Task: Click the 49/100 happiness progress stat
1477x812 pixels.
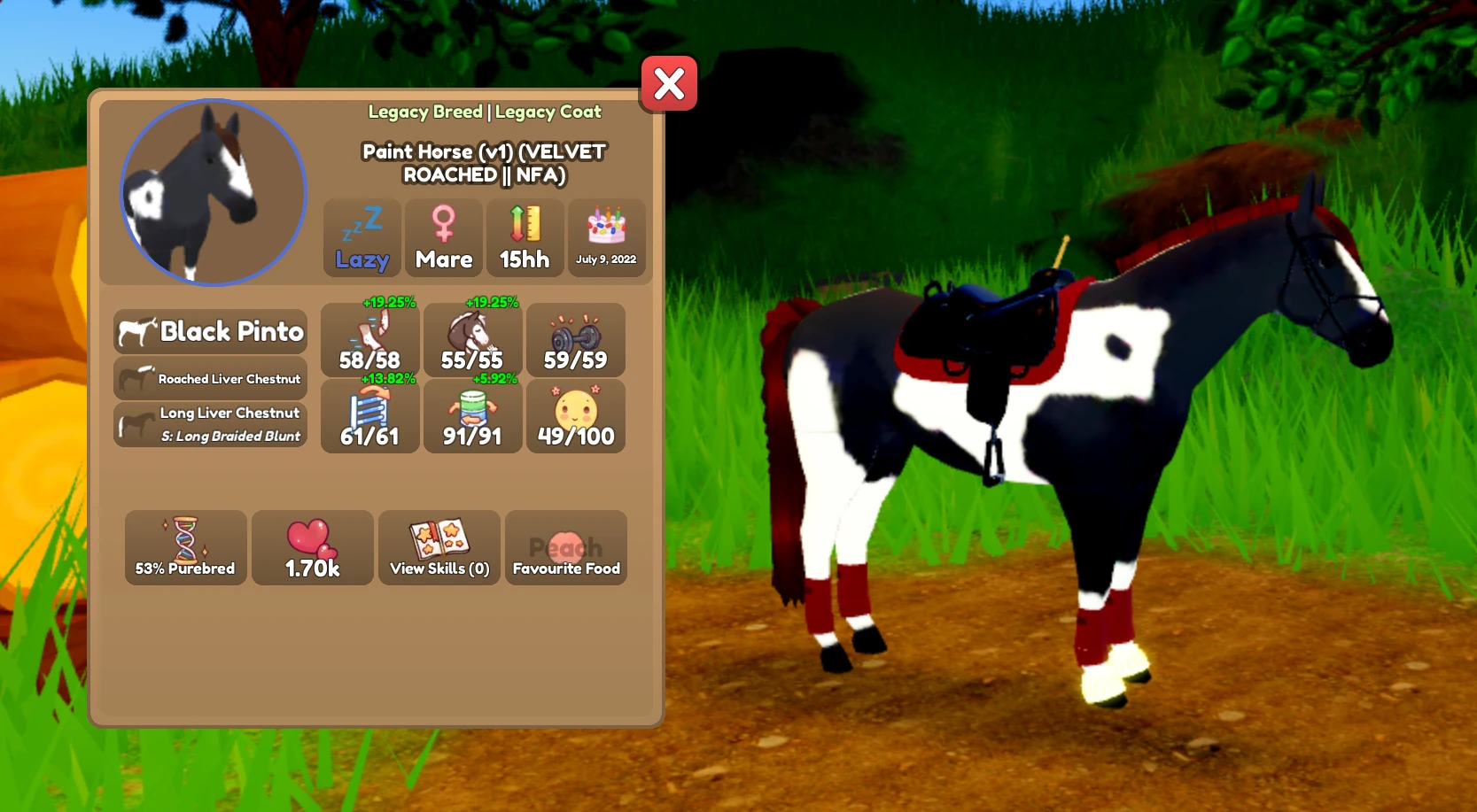Action: (x=575, y=435)
